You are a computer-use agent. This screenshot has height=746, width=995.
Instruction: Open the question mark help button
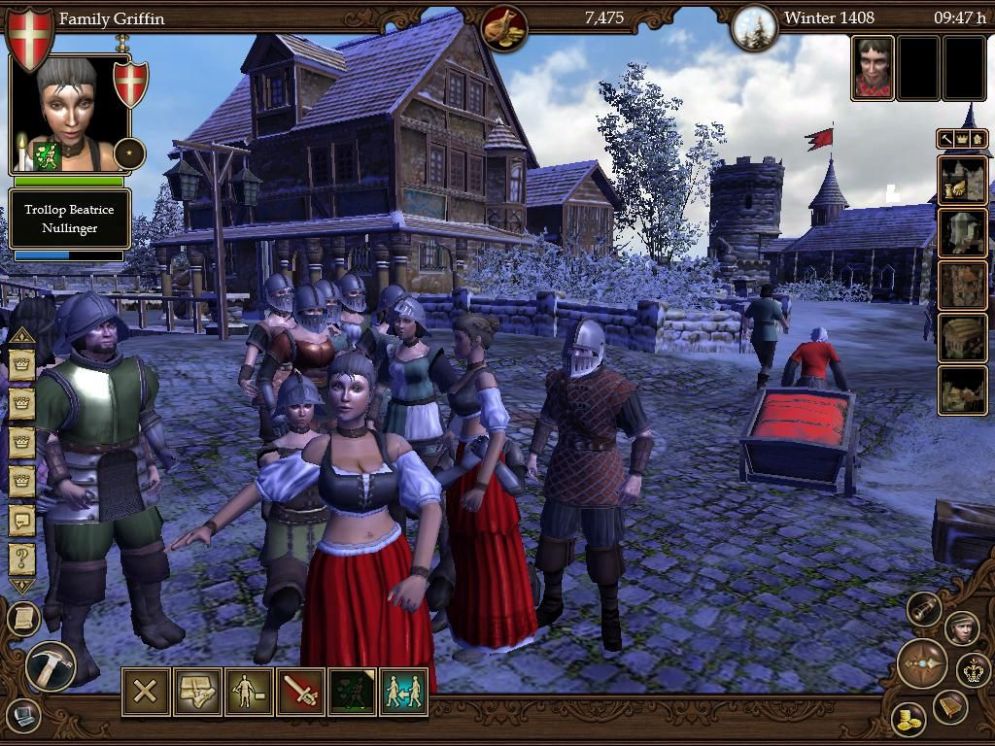point(22,557)
